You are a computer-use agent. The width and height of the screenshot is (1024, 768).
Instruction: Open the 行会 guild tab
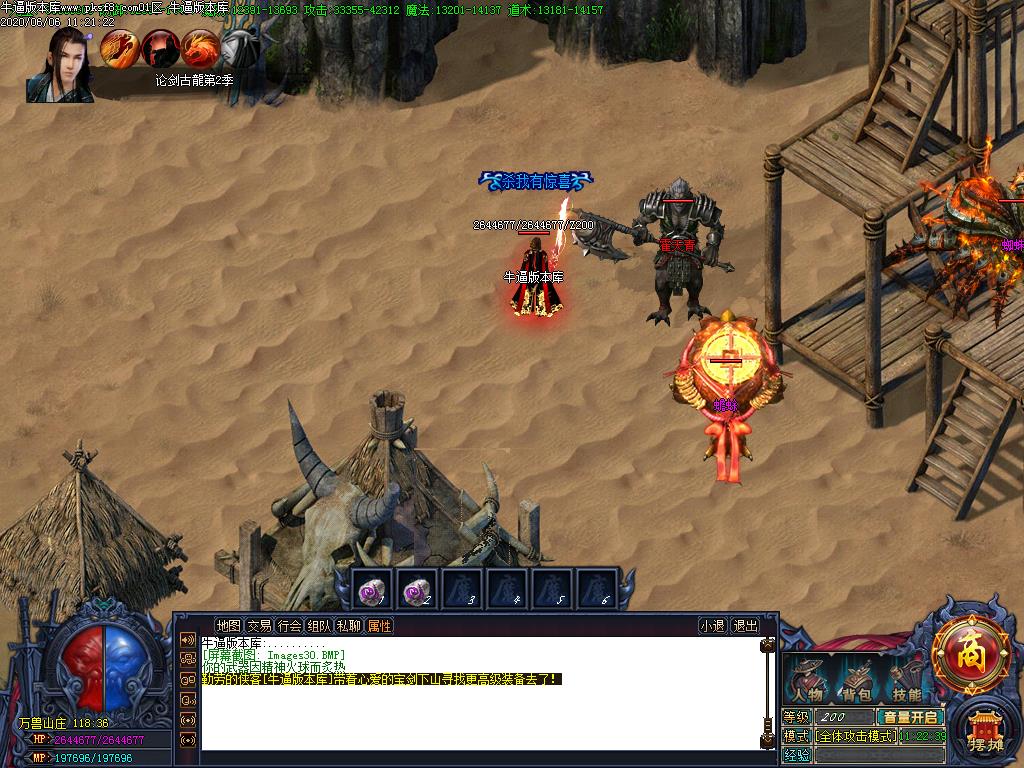tap(289, 626)
